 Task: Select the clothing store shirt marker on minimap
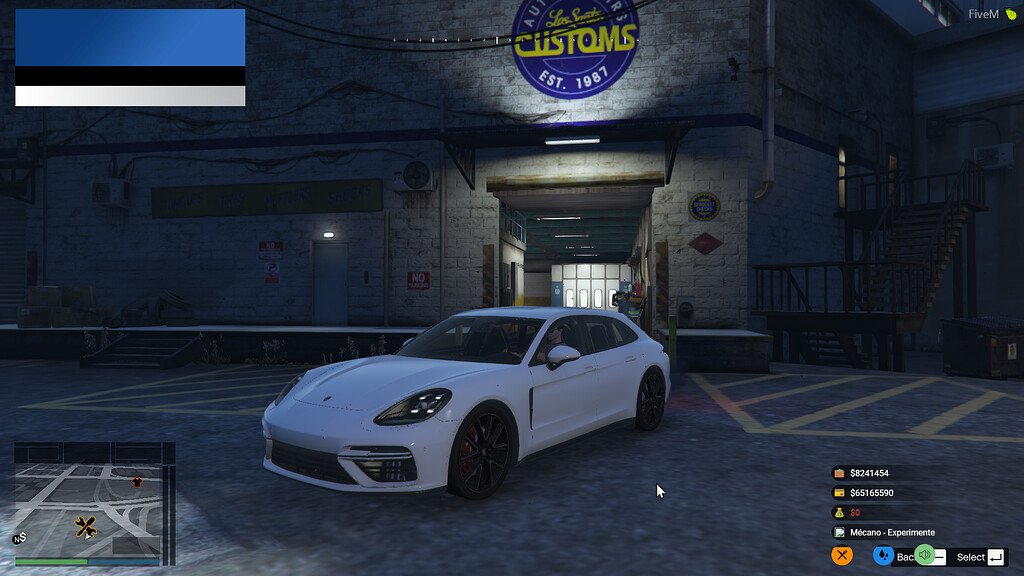click(x=137, y=482)
